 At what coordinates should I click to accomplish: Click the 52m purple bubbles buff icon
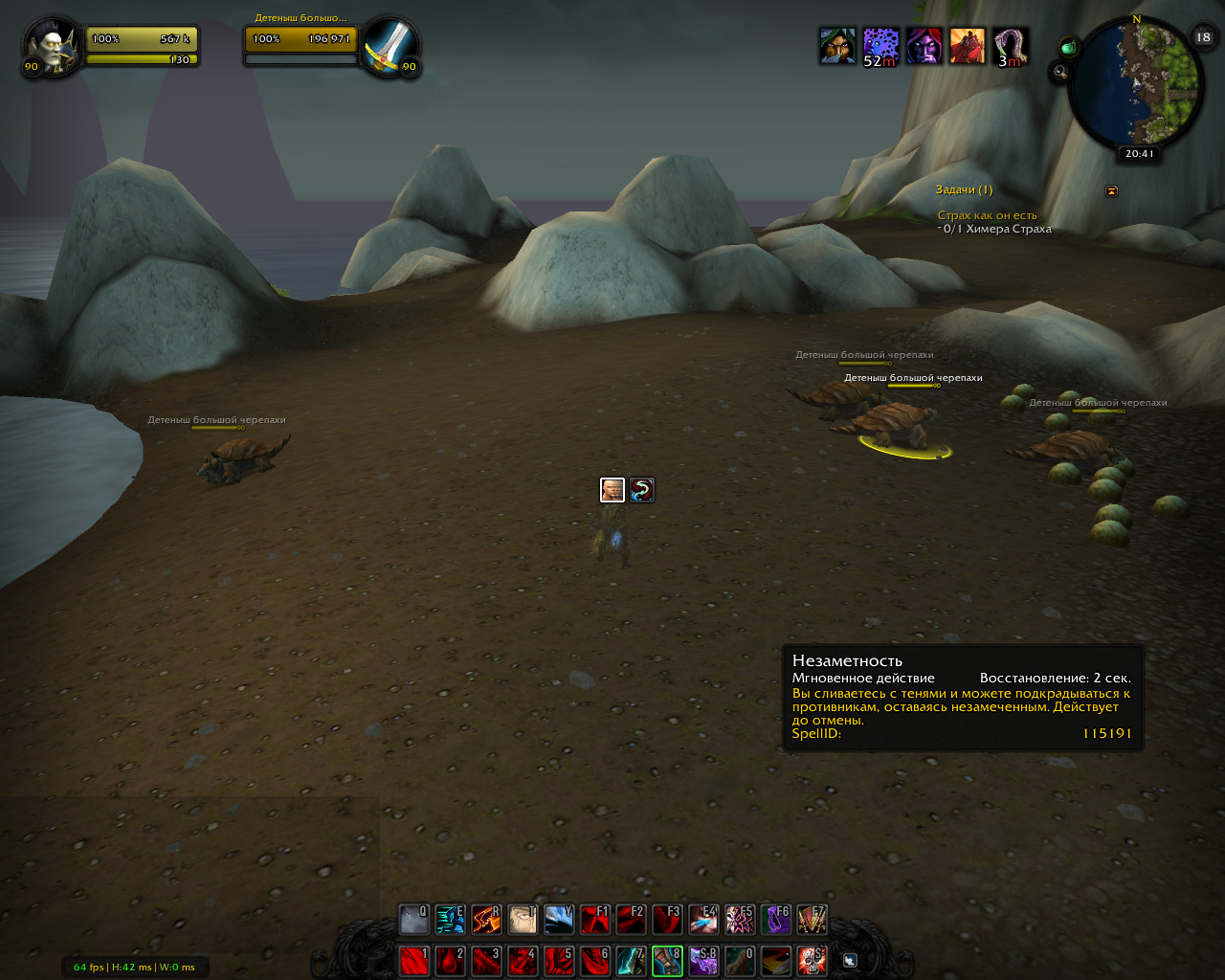(x=880, y=45)
